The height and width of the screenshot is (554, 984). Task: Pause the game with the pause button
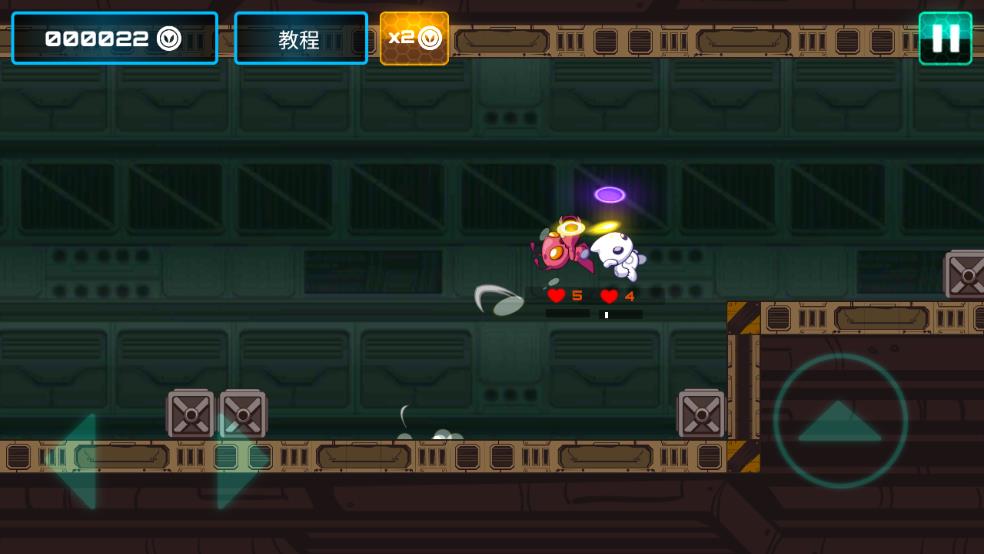point(945,39)
